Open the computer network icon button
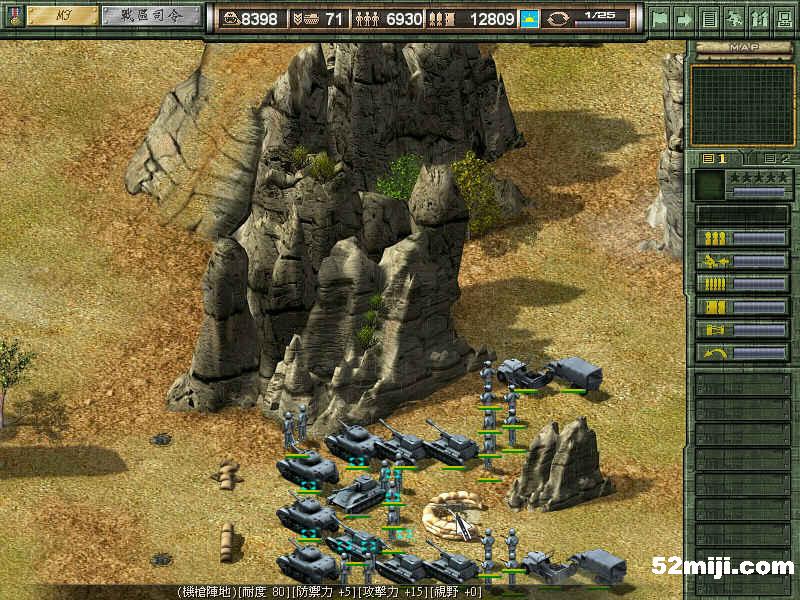 click(x=783, y=18)
